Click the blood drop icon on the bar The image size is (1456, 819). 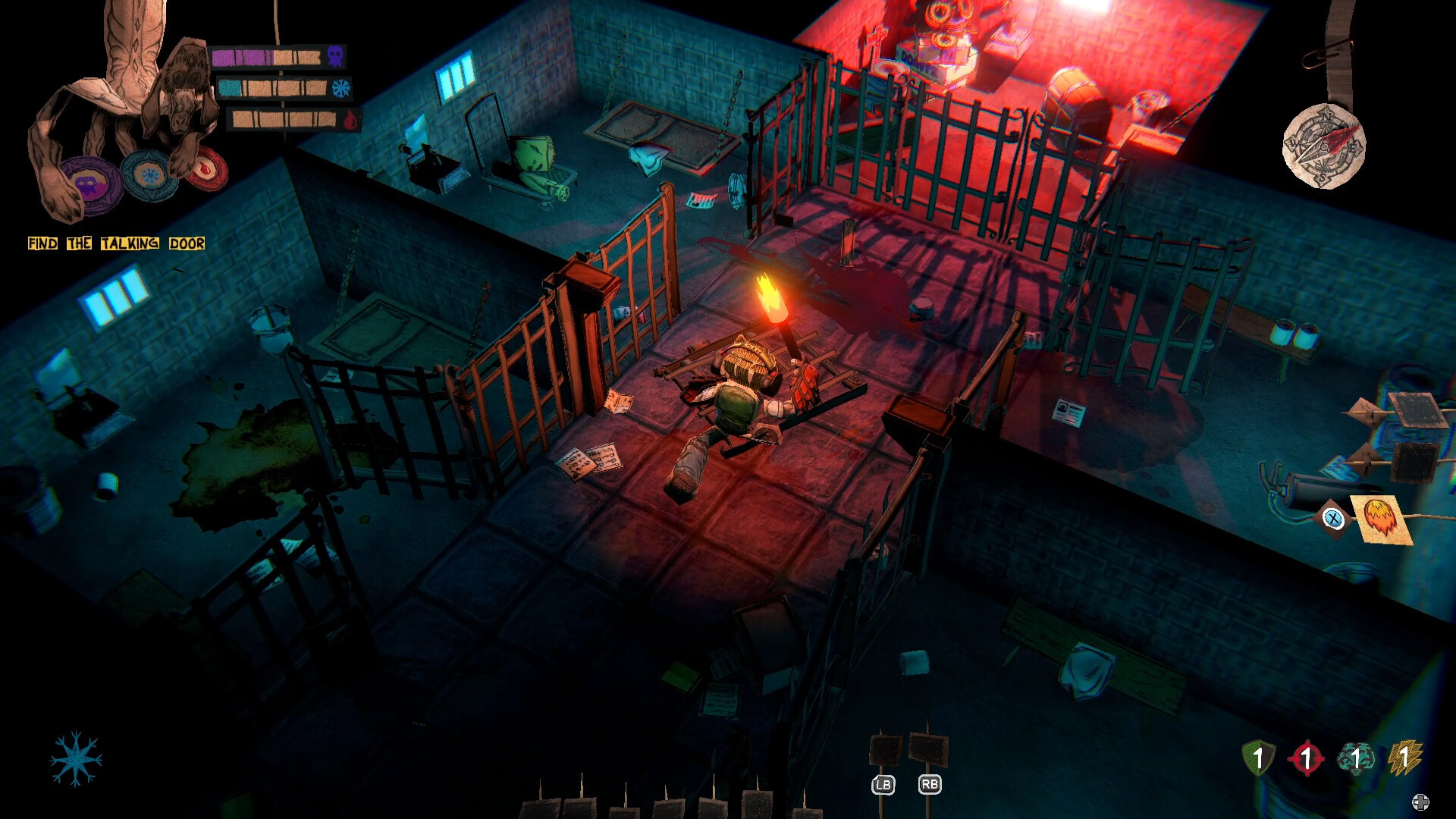(x=350, y=121)
